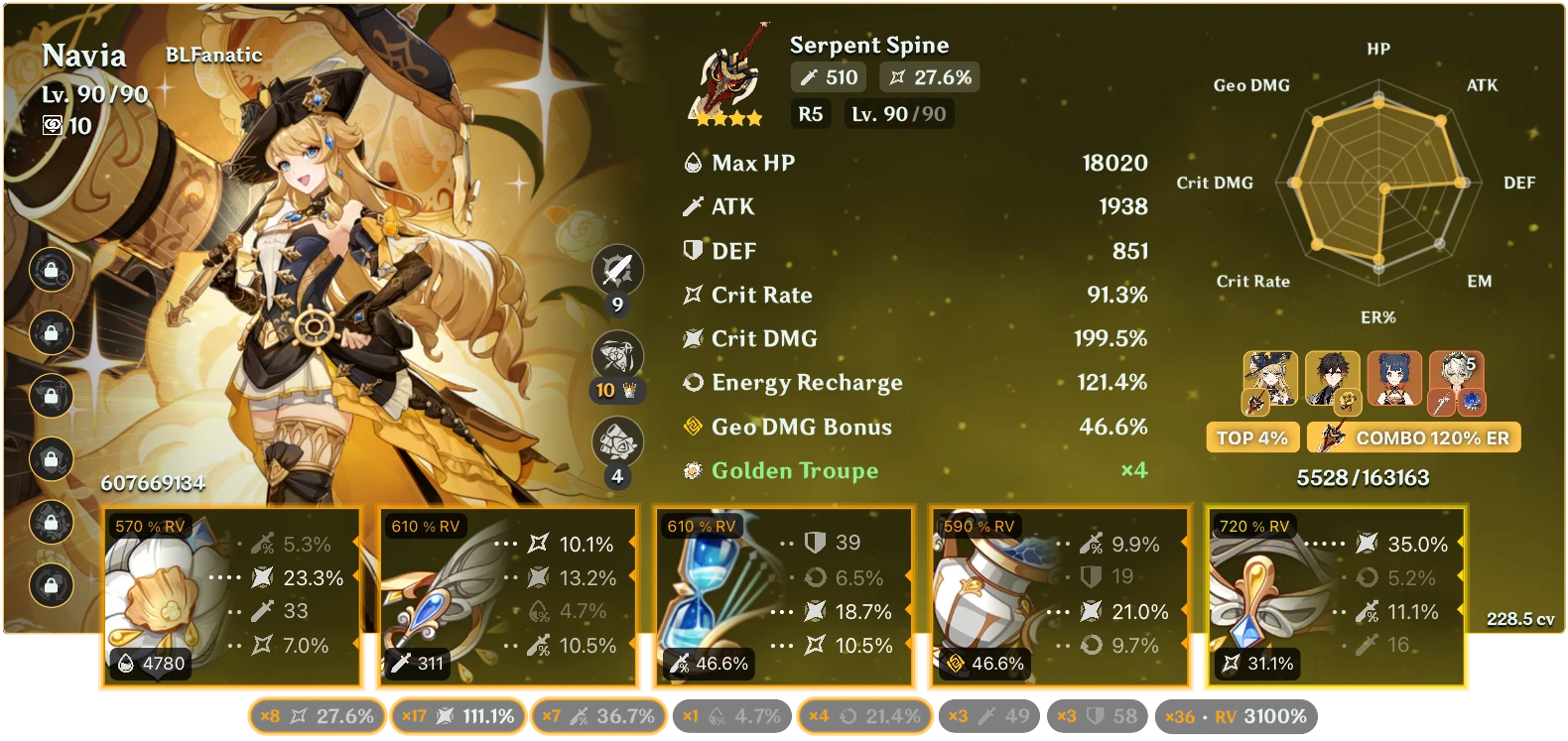
Task: Select the flower artifact showing 4780 HP
Action: point(230,595)
